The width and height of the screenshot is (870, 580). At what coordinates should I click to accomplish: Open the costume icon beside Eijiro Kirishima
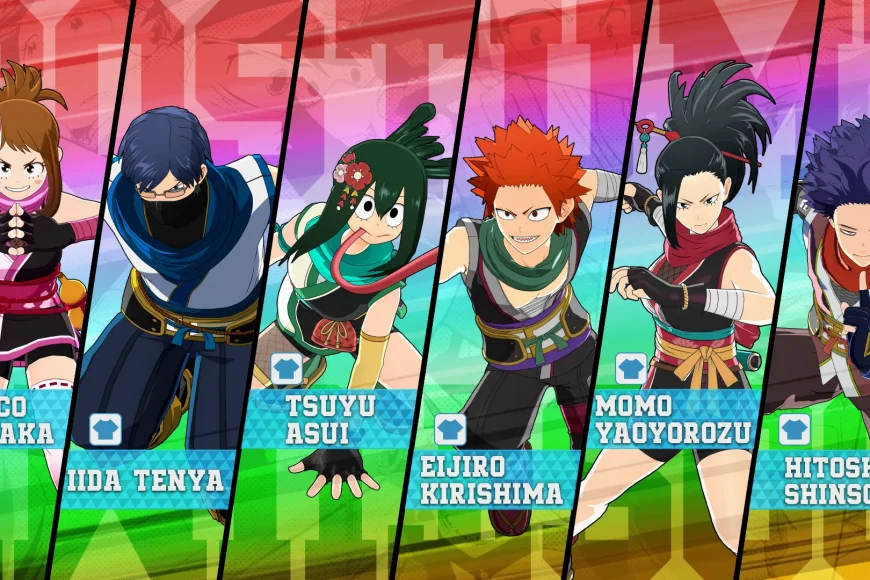(x=450, y=429)
